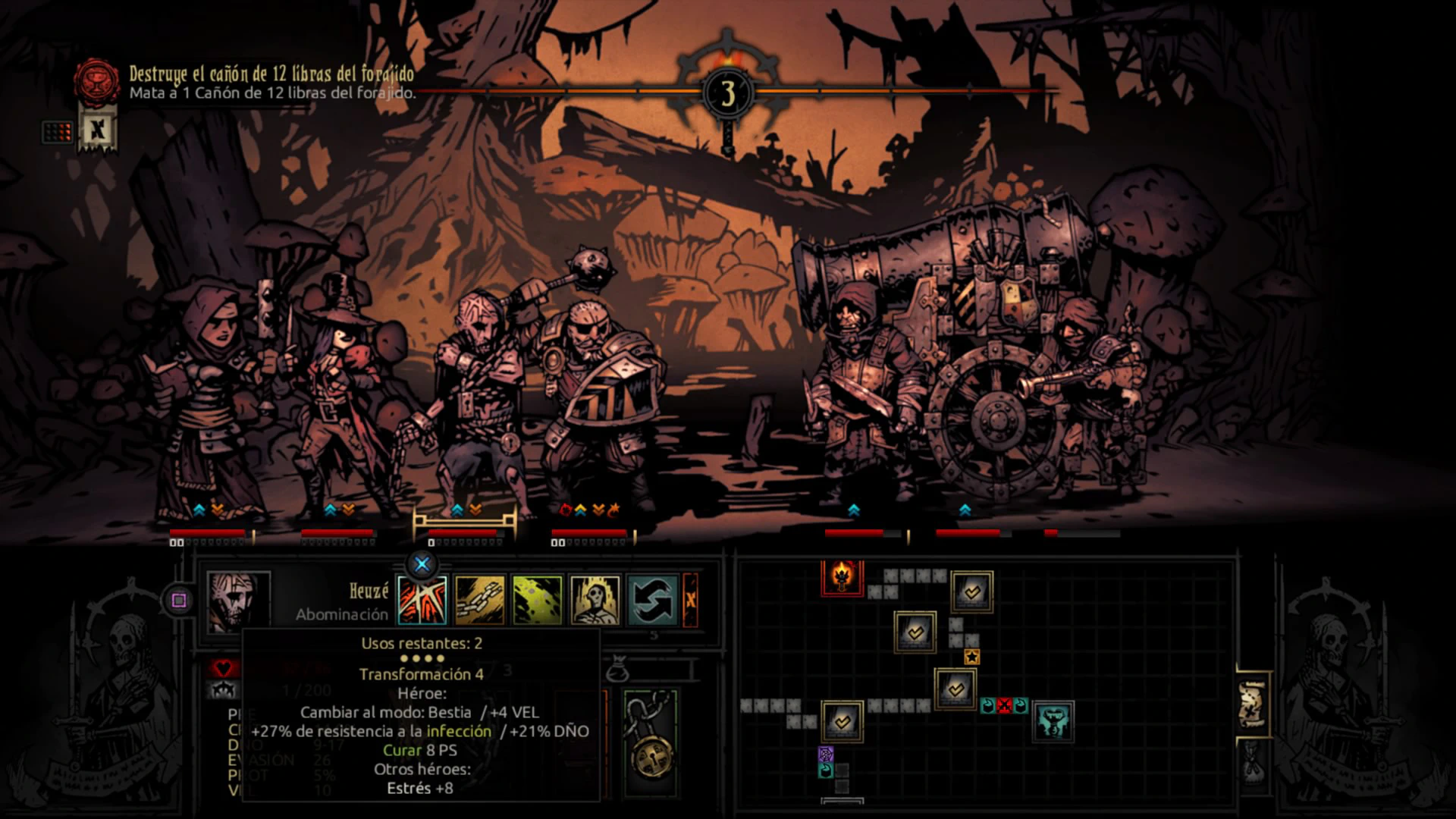Choose the green bile vomit skill
Screen dimensions: 1456x819
click(538, 600)
